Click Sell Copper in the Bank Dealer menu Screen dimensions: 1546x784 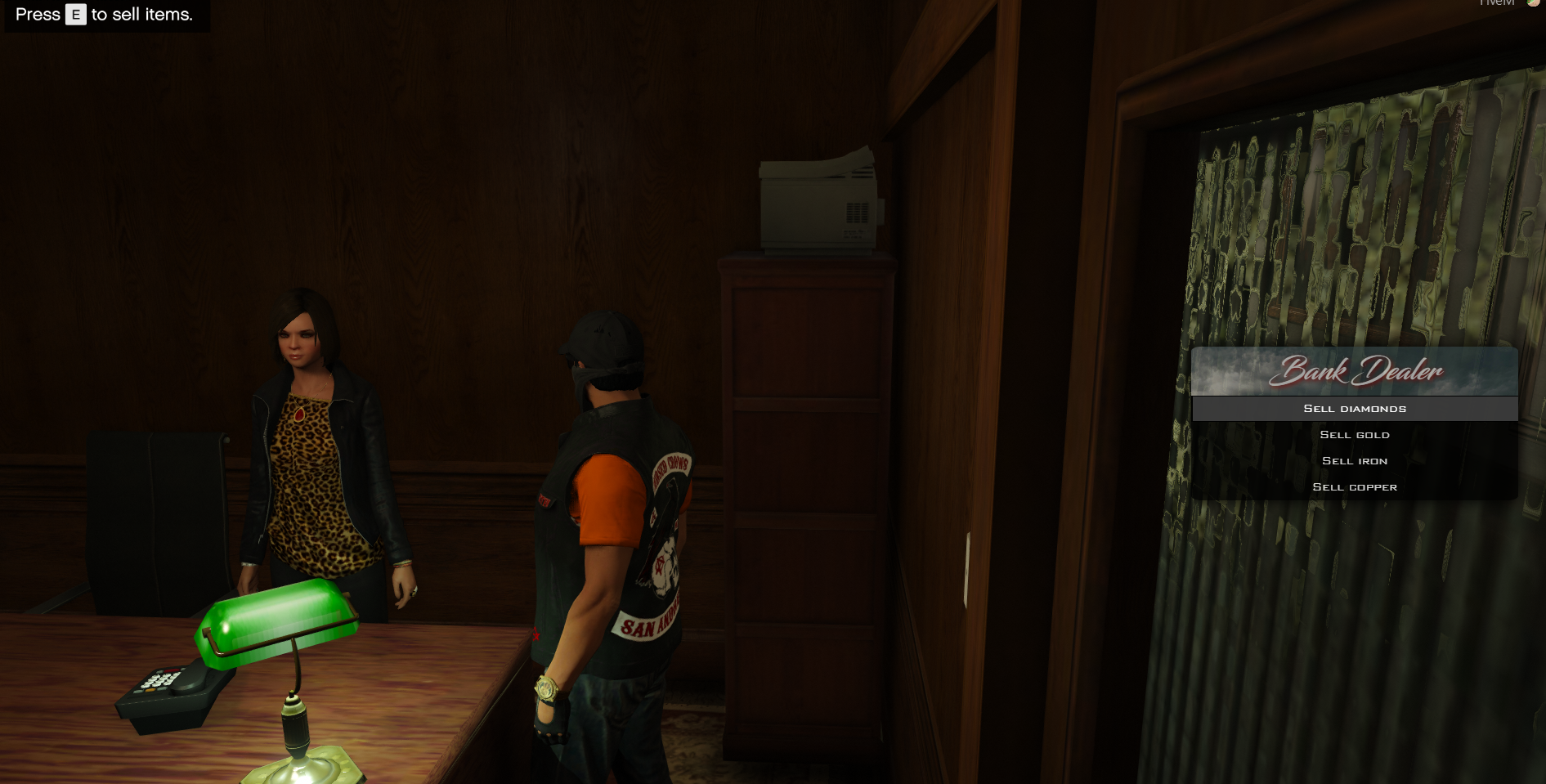[1355, 487]
